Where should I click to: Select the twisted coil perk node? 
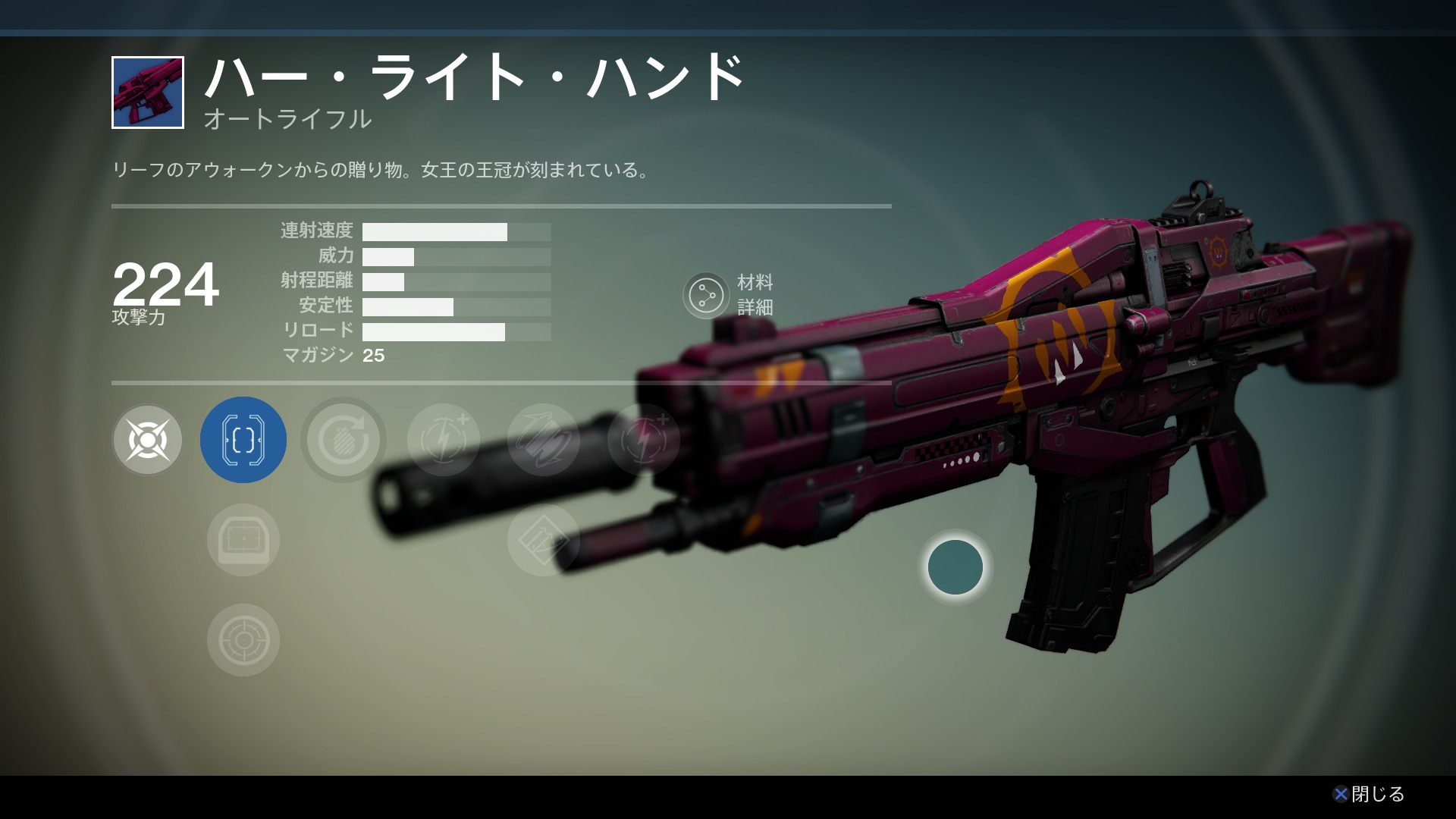point(543,440)
